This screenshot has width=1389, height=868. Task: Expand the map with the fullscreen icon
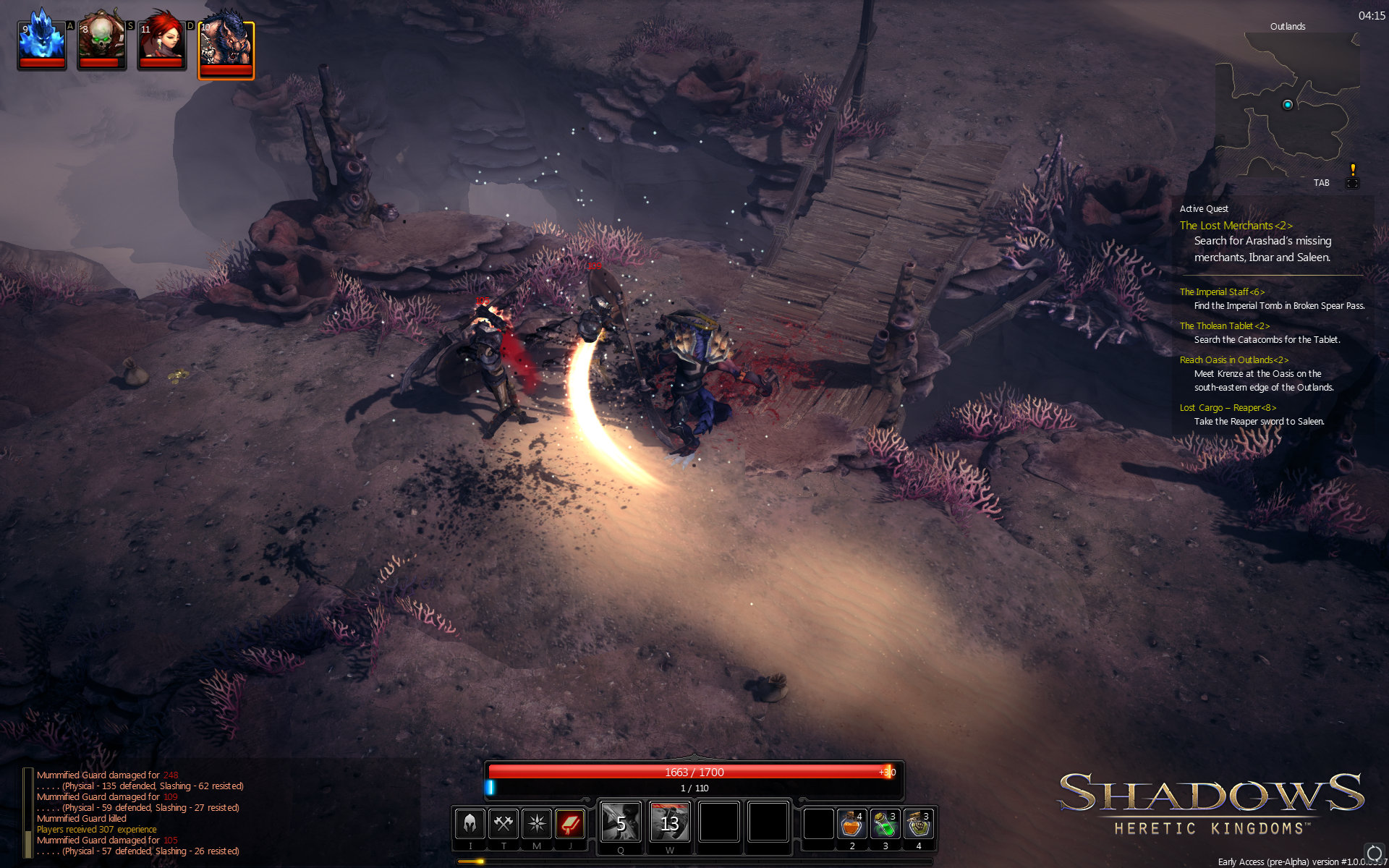(1351, 183)
